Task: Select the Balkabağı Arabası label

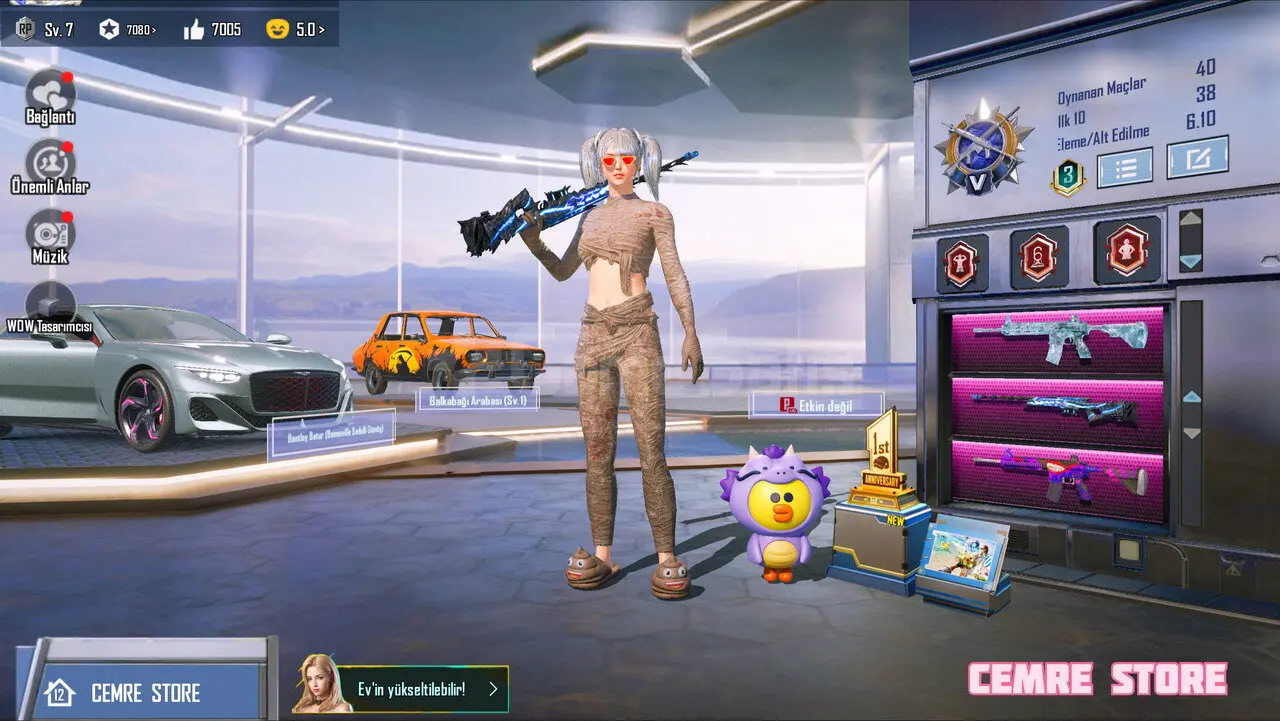Action: (x=478, y=400)
